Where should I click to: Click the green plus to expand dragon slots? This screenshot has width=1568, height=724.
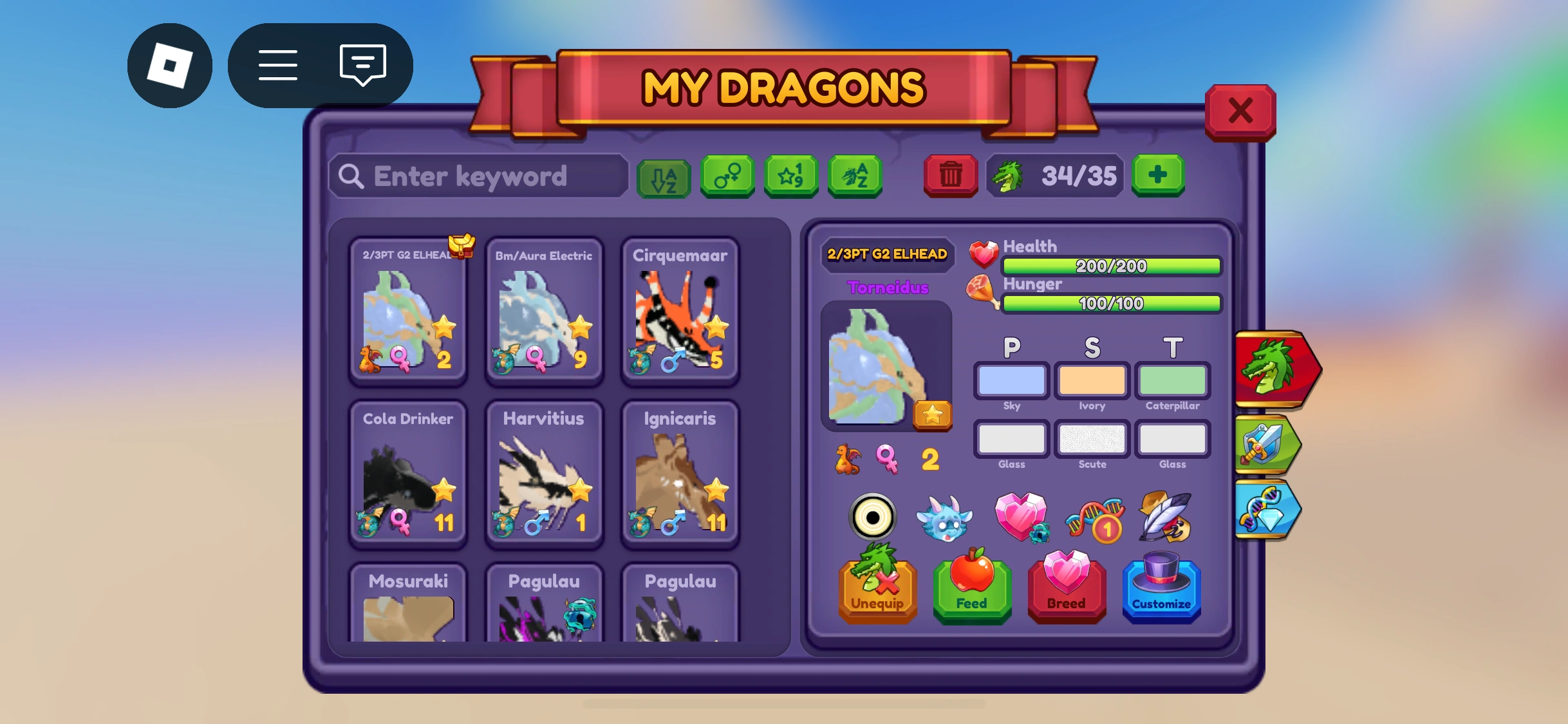(1158, 176)
